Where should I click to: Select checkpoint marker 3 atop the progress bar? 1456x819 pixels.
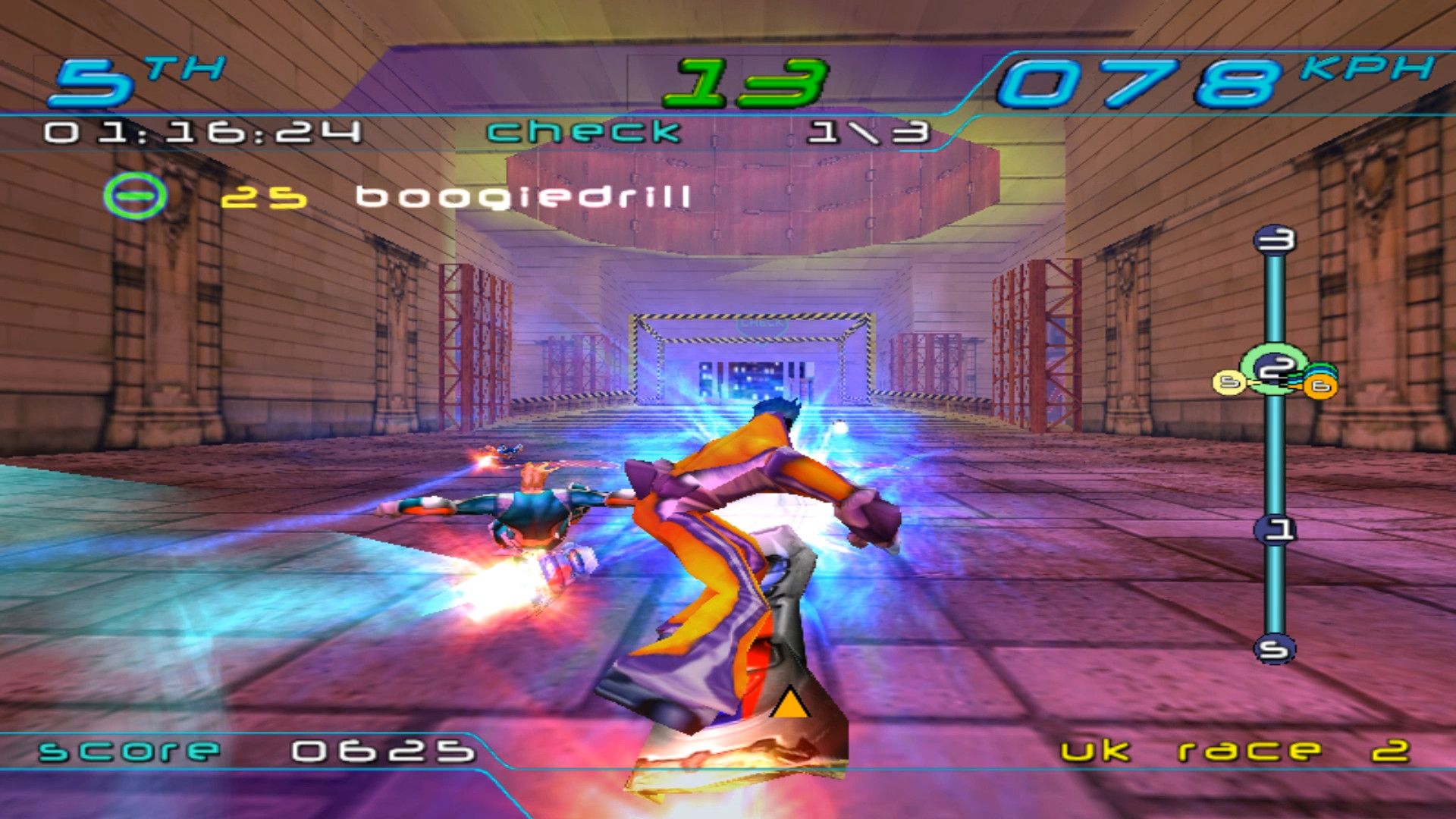pos(1276,240)
